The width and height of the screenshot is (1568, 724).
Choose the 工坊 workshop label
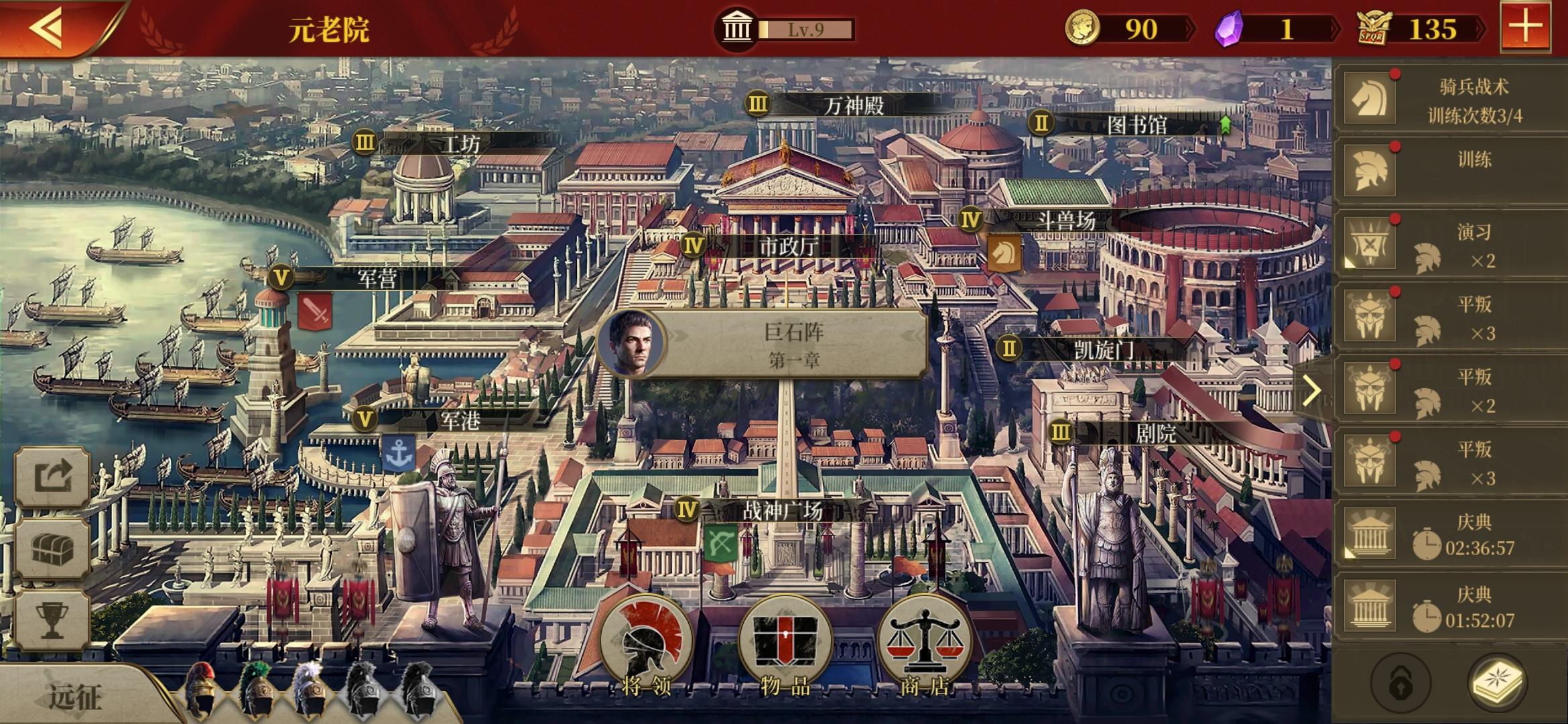(x=461, y=143)
